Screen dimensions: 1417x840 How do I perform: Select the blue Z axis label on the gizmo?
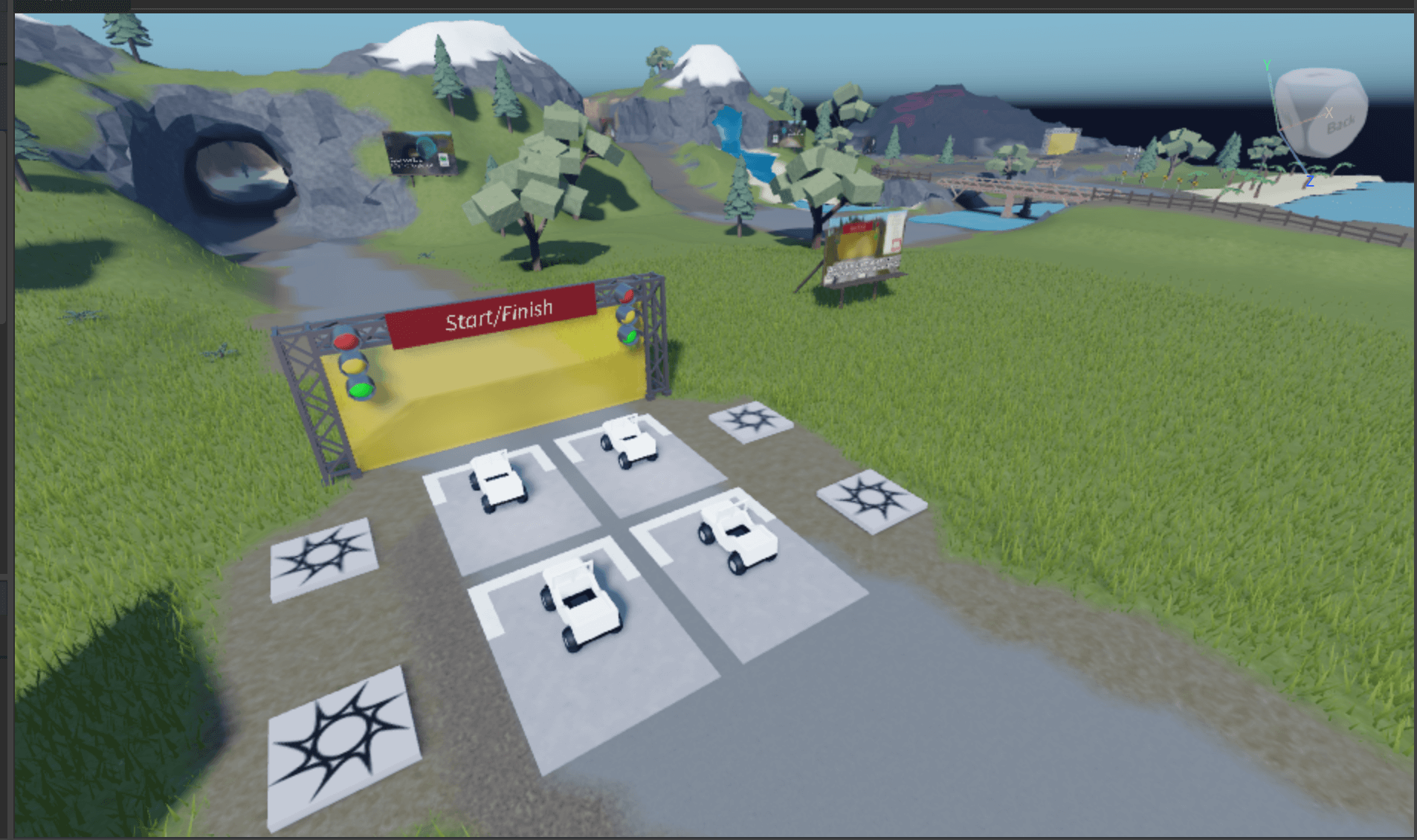tap(1310, 181)
